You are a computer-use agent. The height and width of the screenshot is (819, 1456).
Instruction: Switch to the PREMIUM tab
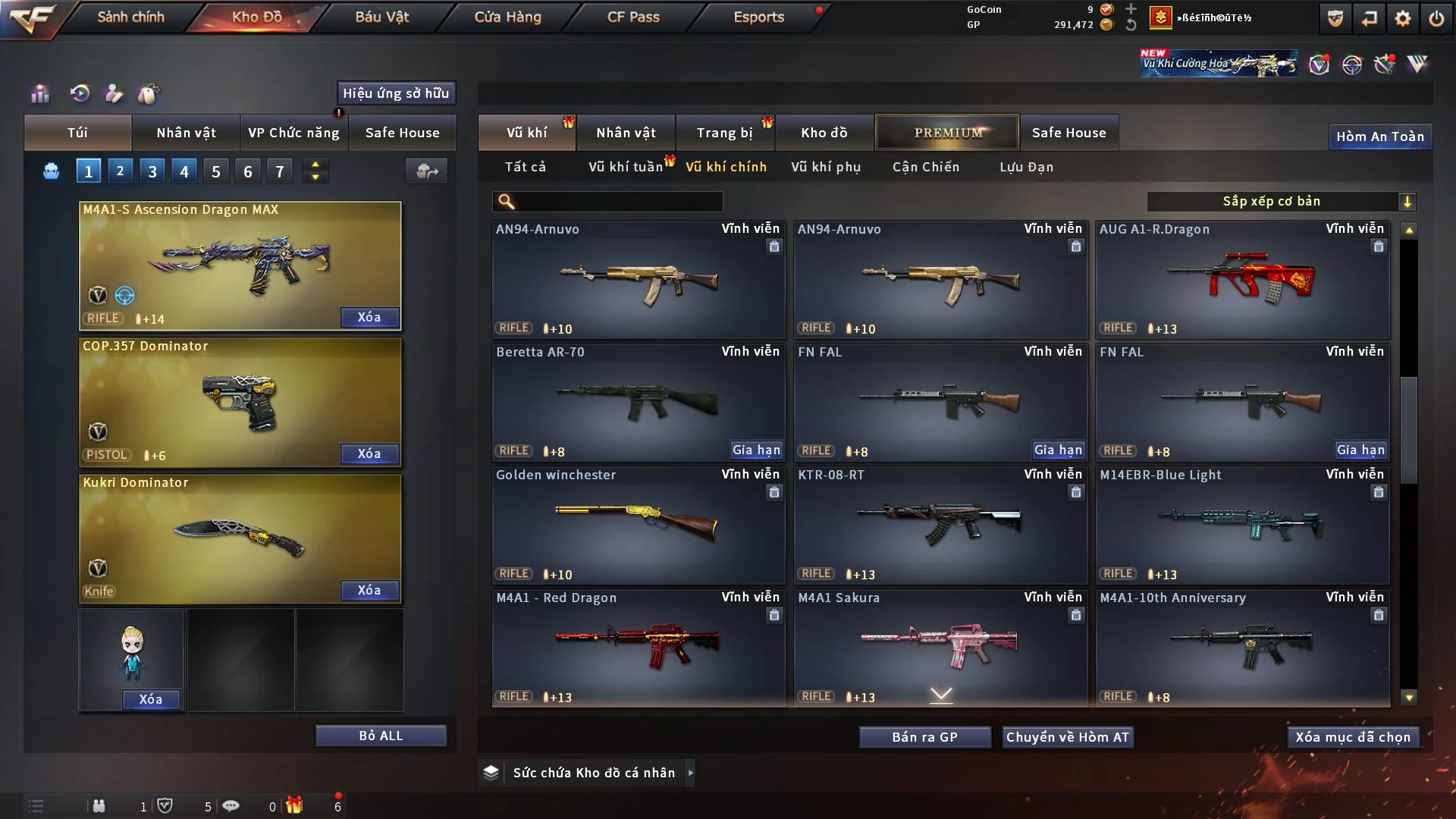(x=947, y=133)
